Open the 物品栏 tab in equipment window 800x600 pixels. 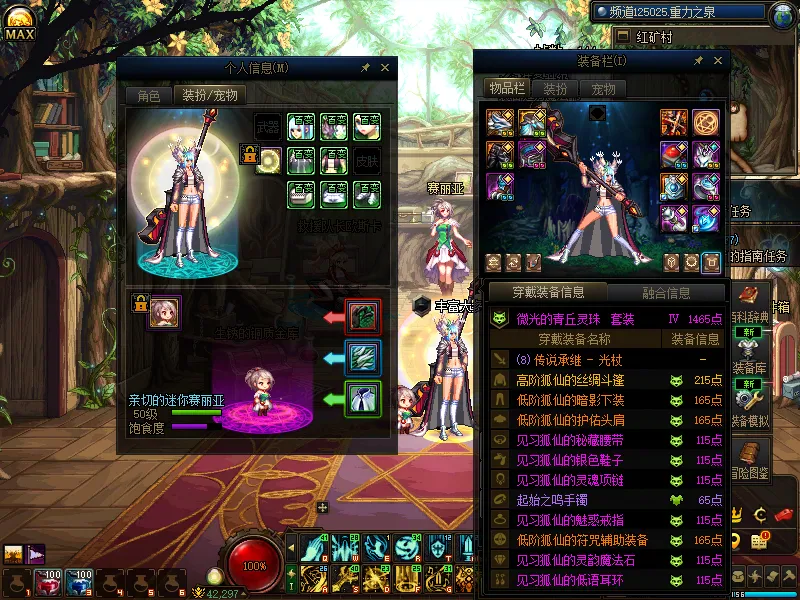[x=506, y=88]
